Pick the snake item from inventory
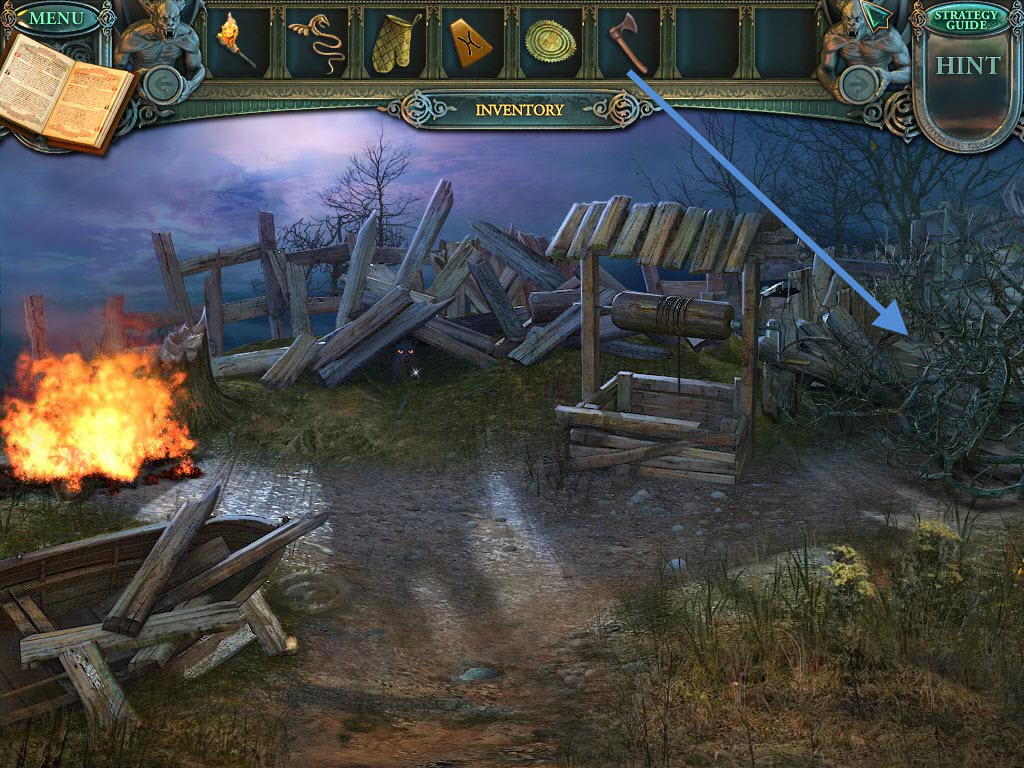Image resolution: width=1024 pixels, height=768 pixels. [312, 42]
